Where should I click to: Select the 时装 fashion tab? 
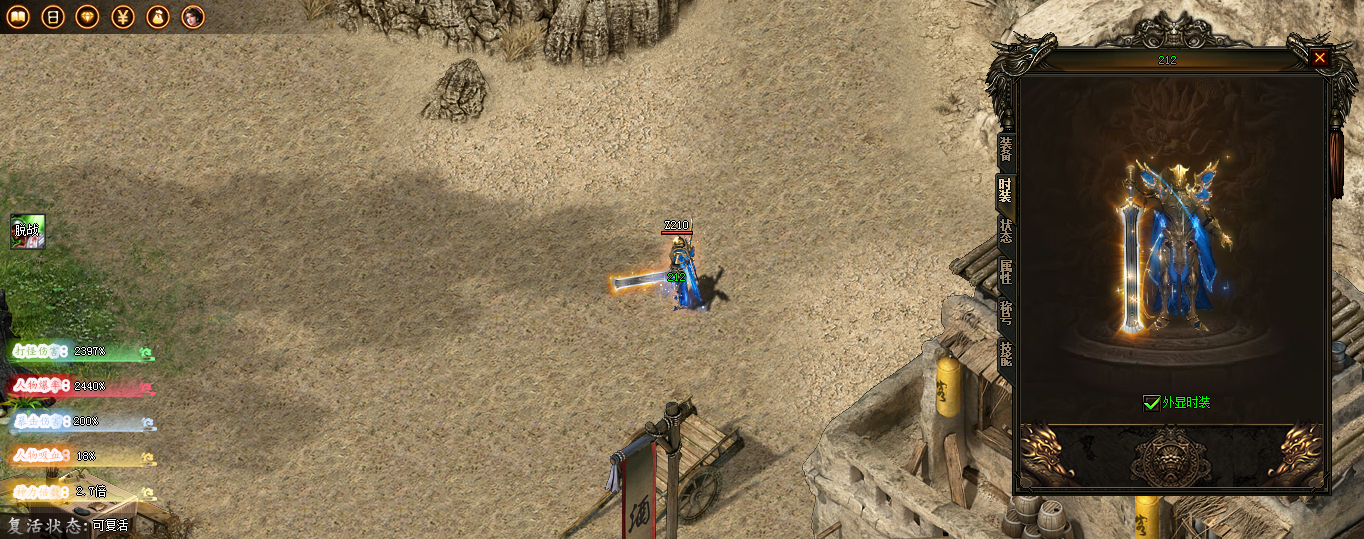1005,189
